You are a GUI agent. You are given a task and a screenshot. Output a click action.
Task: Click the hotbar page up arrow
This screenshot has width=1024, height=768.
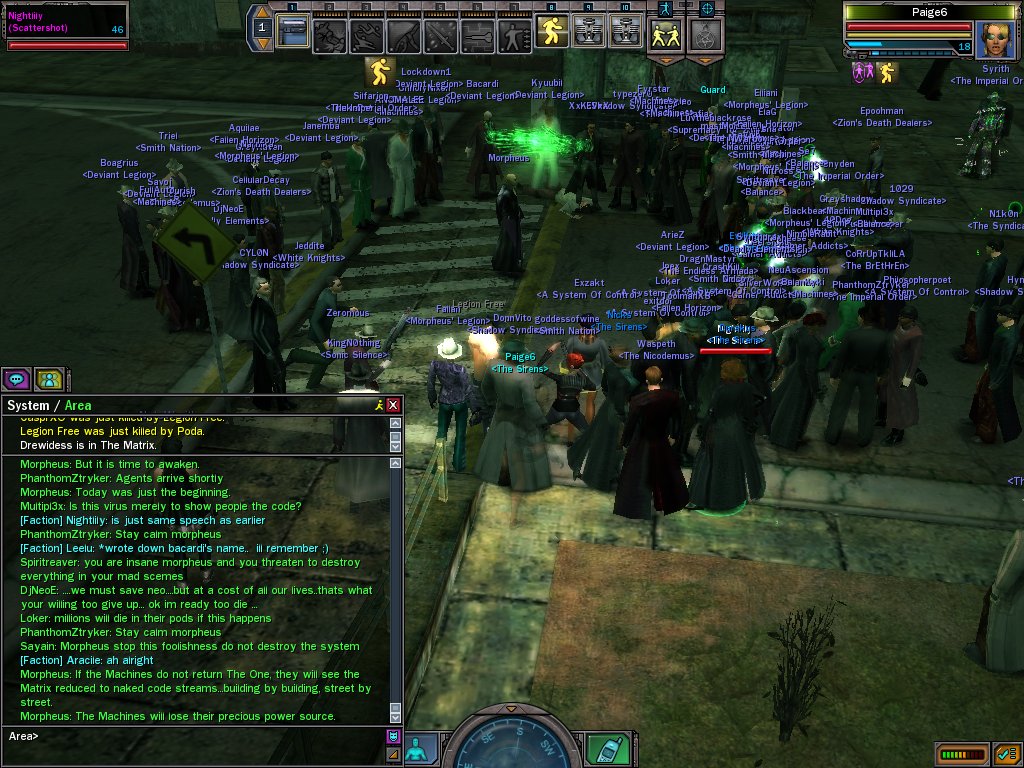[x=261, y=12]
